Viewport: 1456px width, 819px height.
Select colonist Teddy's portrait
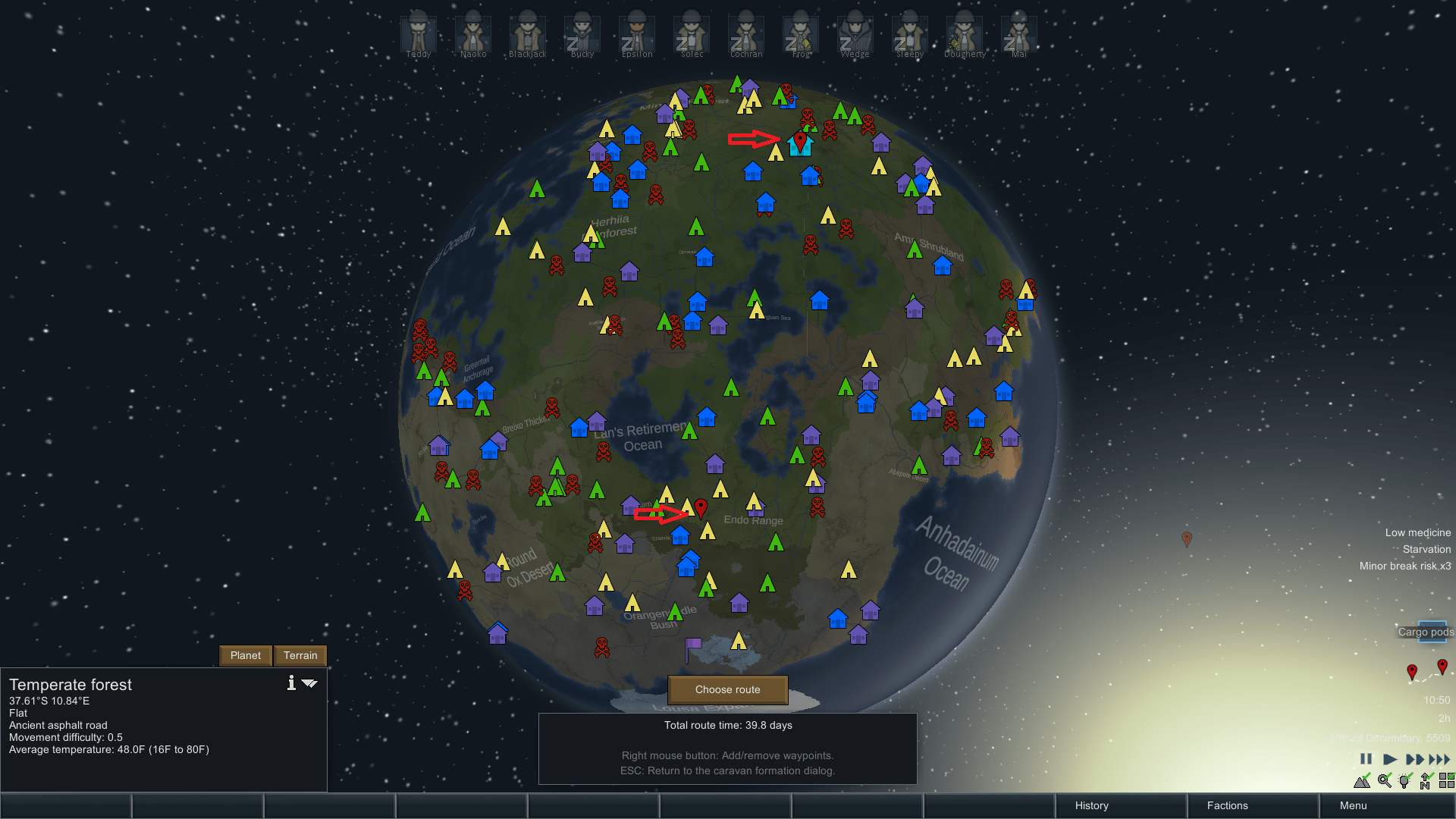(418, 34)
